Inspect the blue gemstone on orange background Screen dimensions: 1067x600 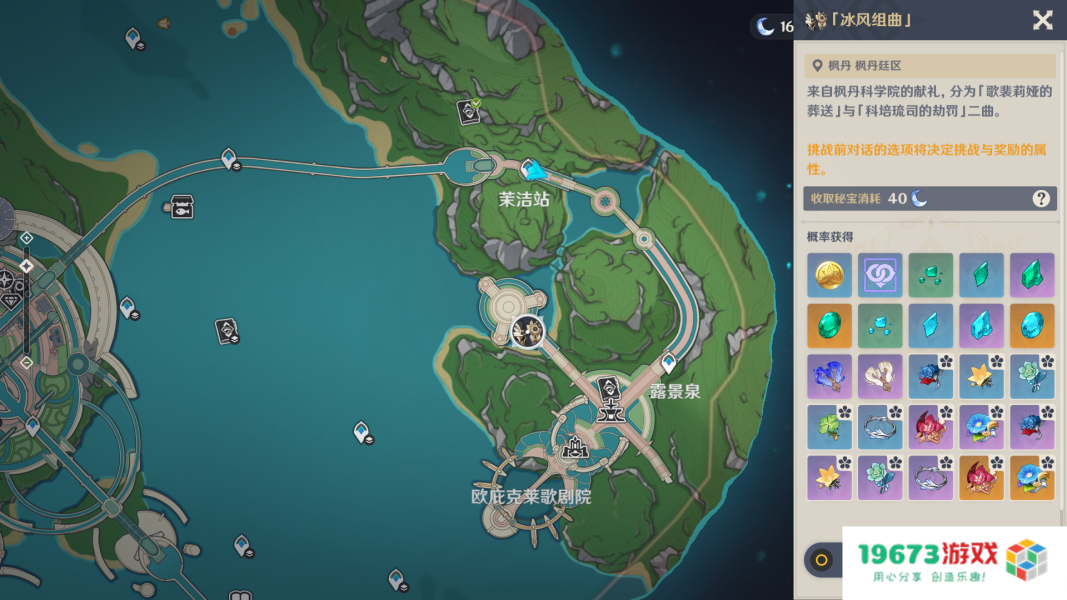point(1032,326)
